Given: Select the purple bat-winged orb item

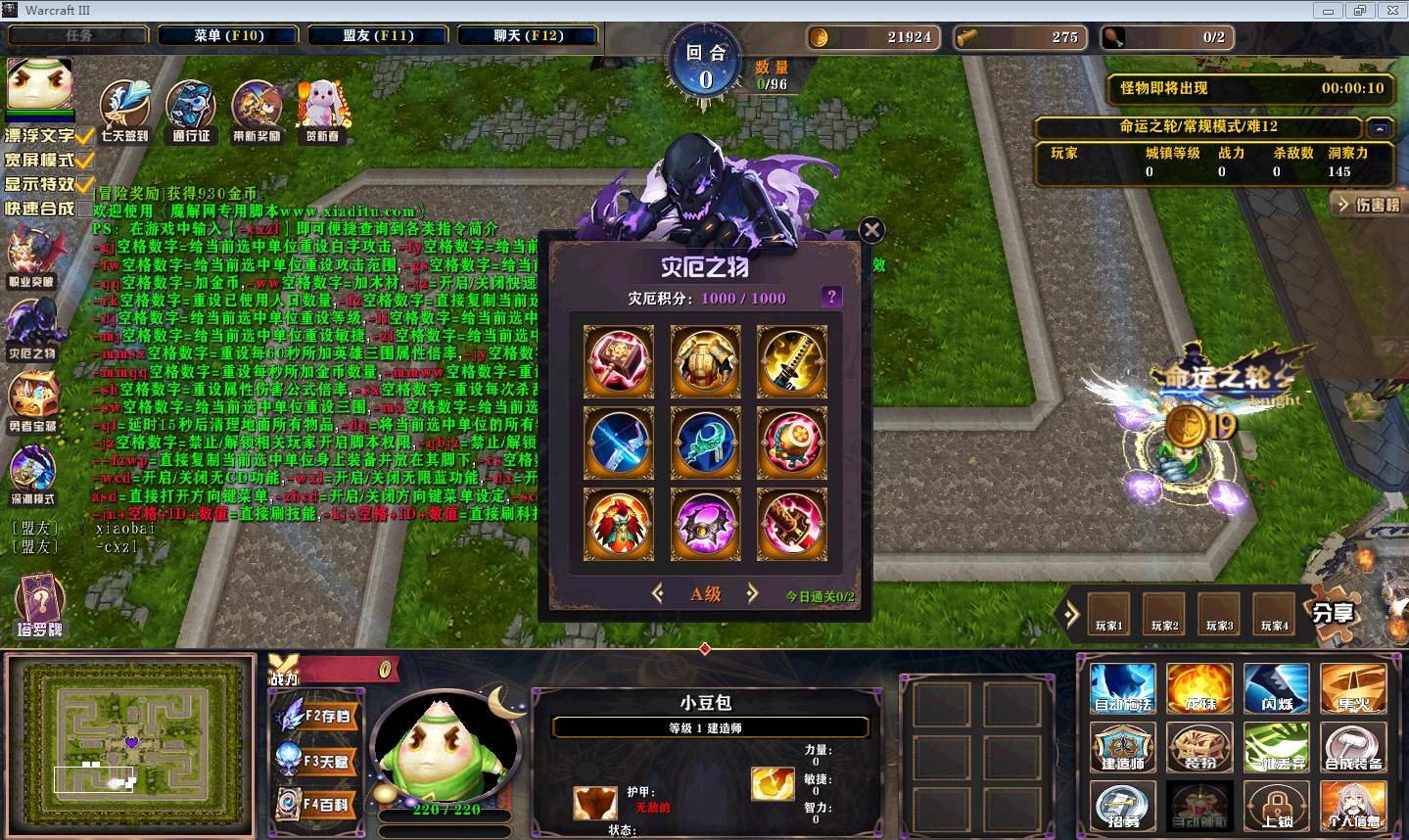Looking at the screenshot, I should click(x=705, y=526).
